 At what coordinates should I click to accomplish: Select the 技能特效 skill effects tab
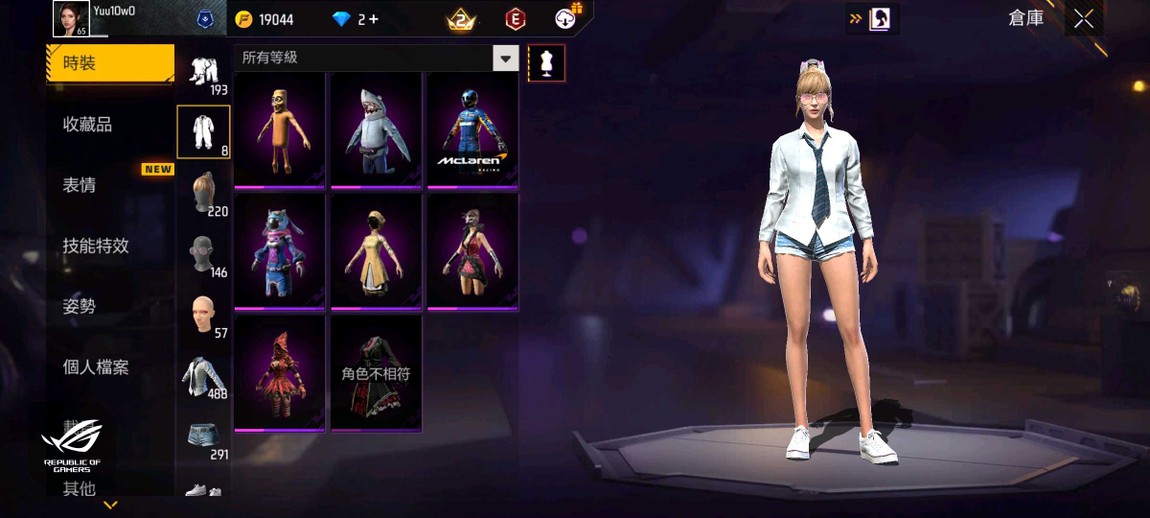[96, 246]
